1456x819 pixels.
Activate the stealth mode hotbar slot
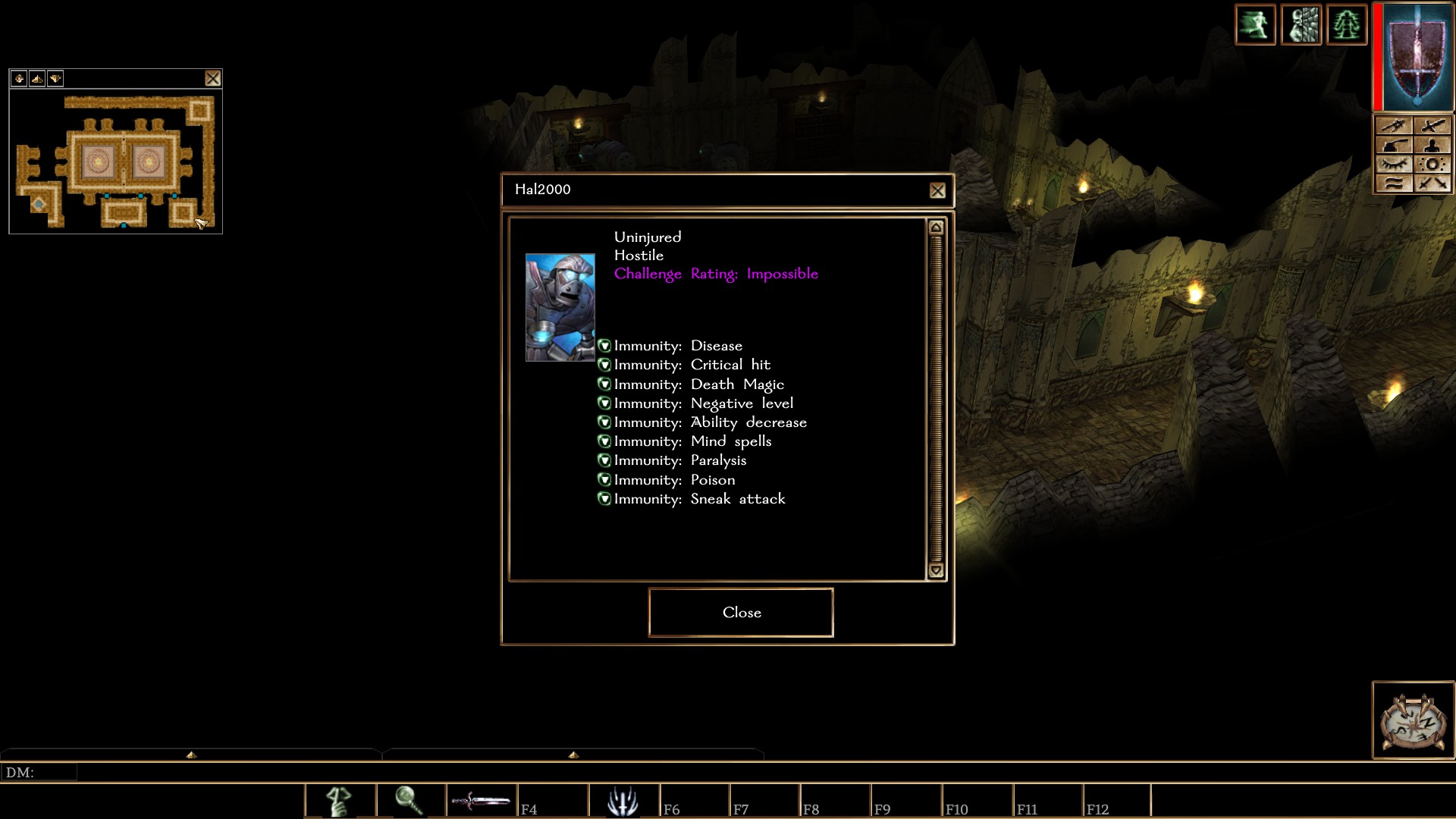[x=340, y=801]
